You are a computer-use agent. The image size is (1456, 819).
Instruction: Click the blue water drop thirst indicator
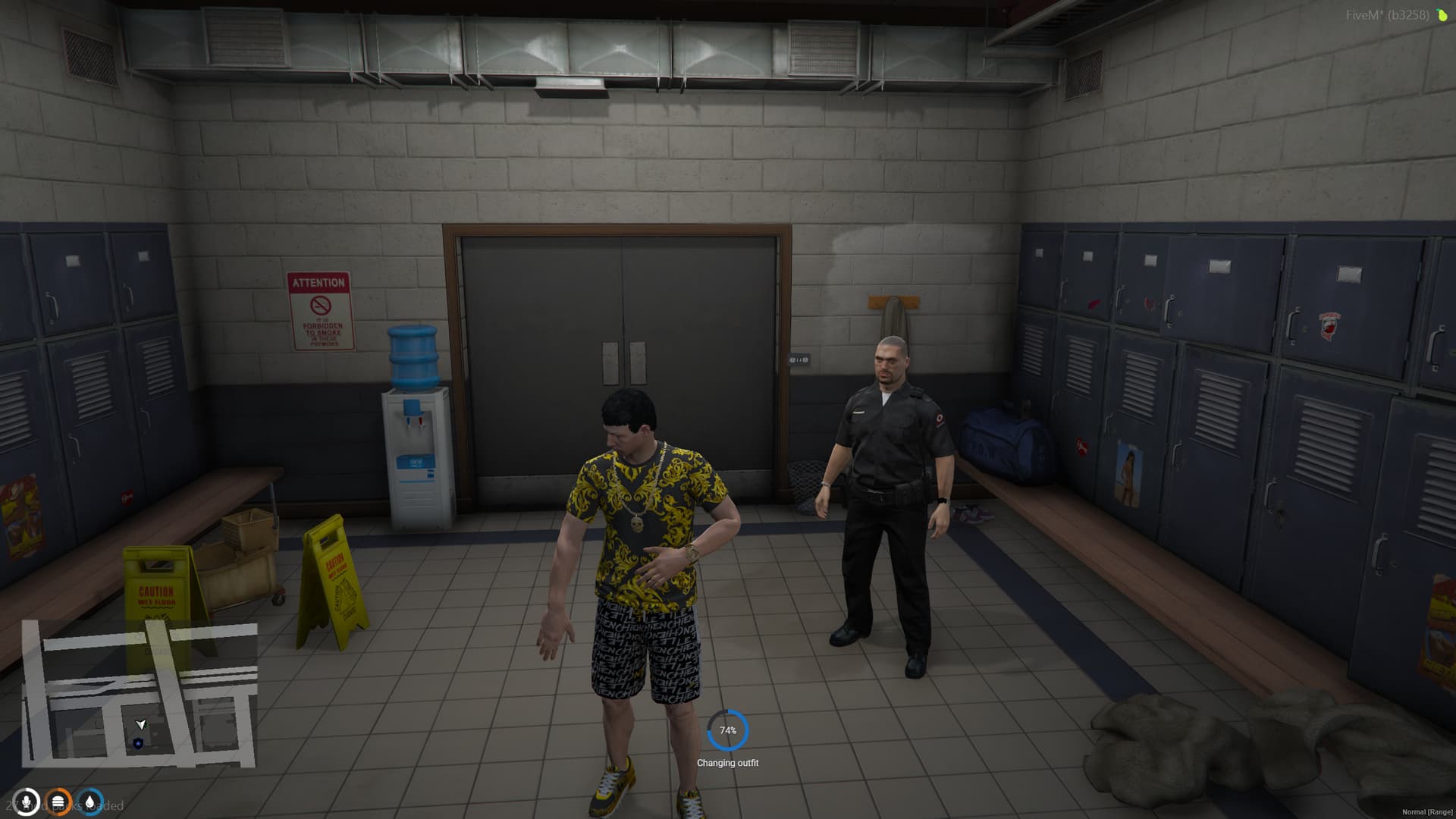tap(89, 802)
